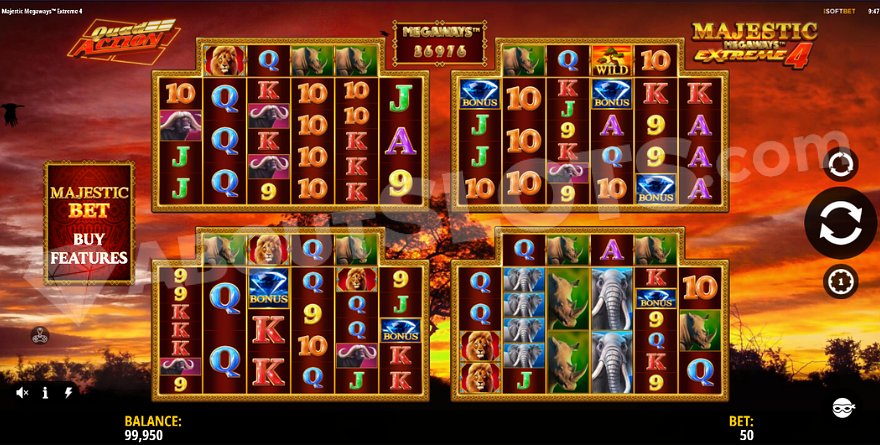
Task: Click the masked face icon at bottom right
Action: [843, 406]
